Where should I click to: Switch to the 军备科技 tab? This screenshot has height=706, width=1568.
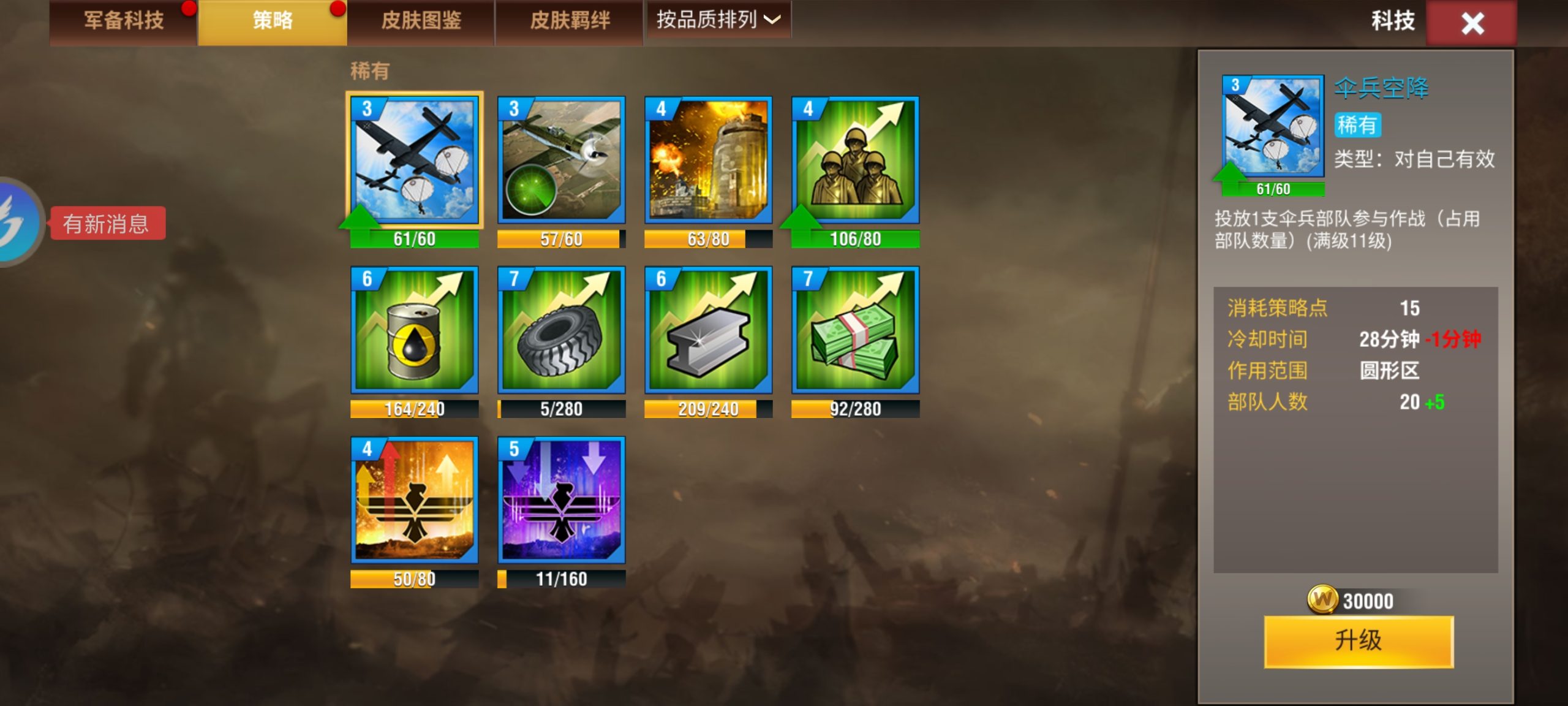click(120, 20)
